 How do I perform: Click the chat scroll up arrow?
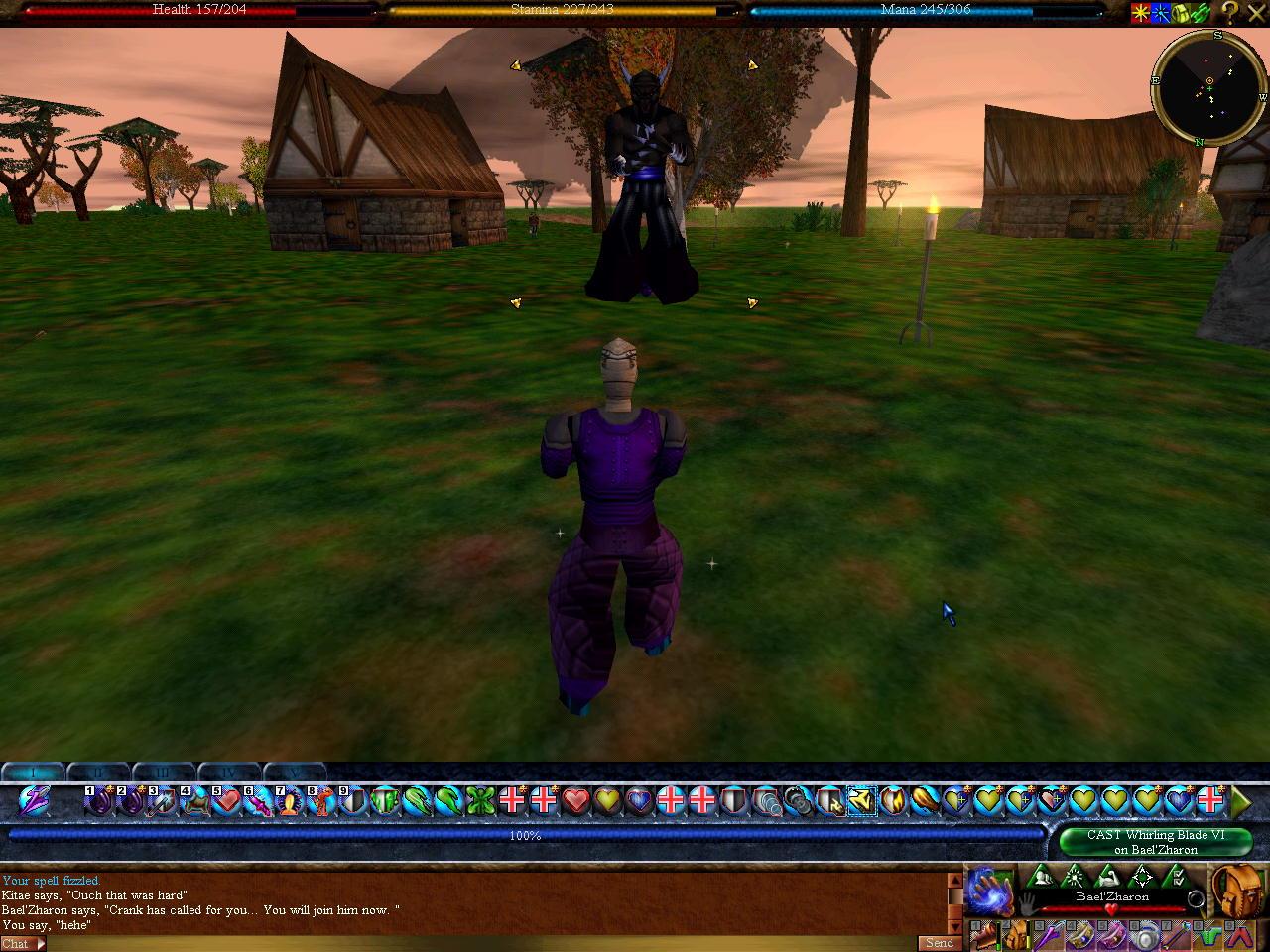[954, 880]
